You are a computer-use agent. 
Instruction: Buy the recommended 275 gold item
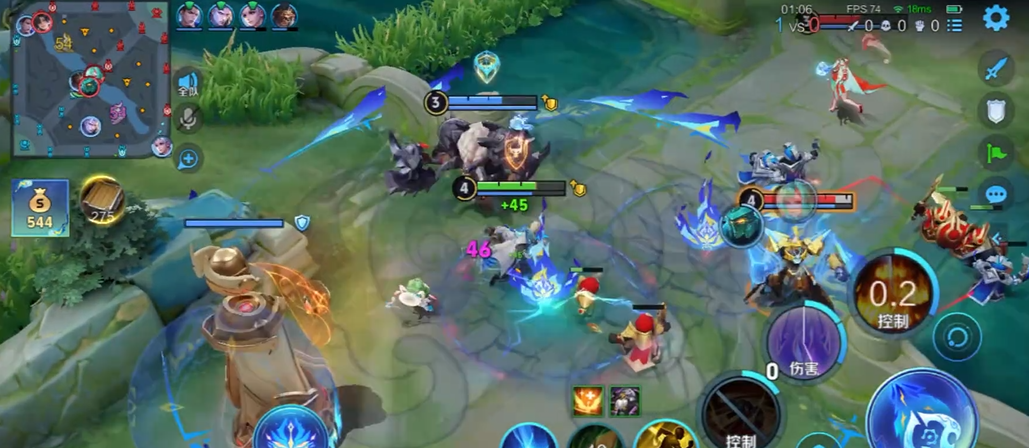point(102,200)
